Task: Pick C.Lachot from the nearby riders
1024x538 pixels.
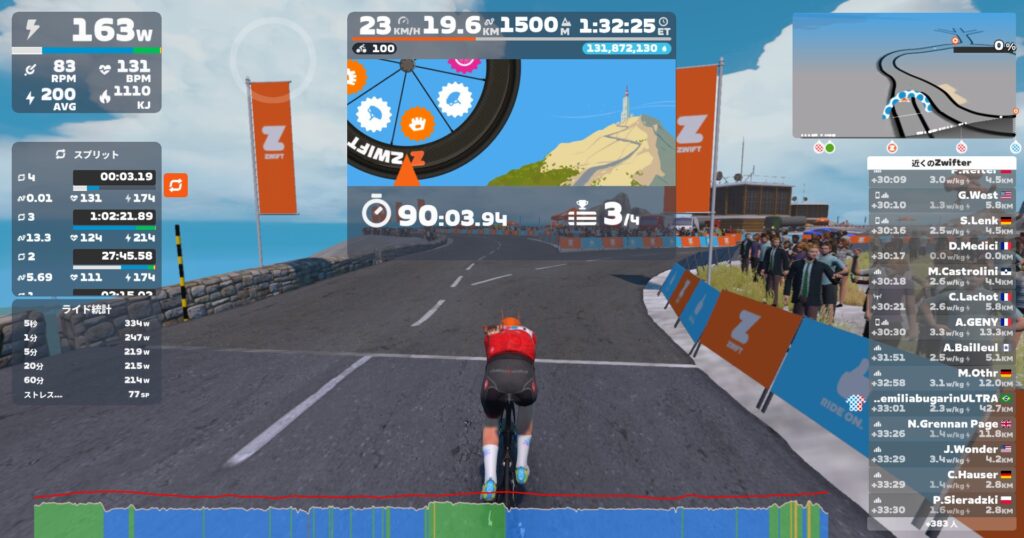Action: coord(943,301)
